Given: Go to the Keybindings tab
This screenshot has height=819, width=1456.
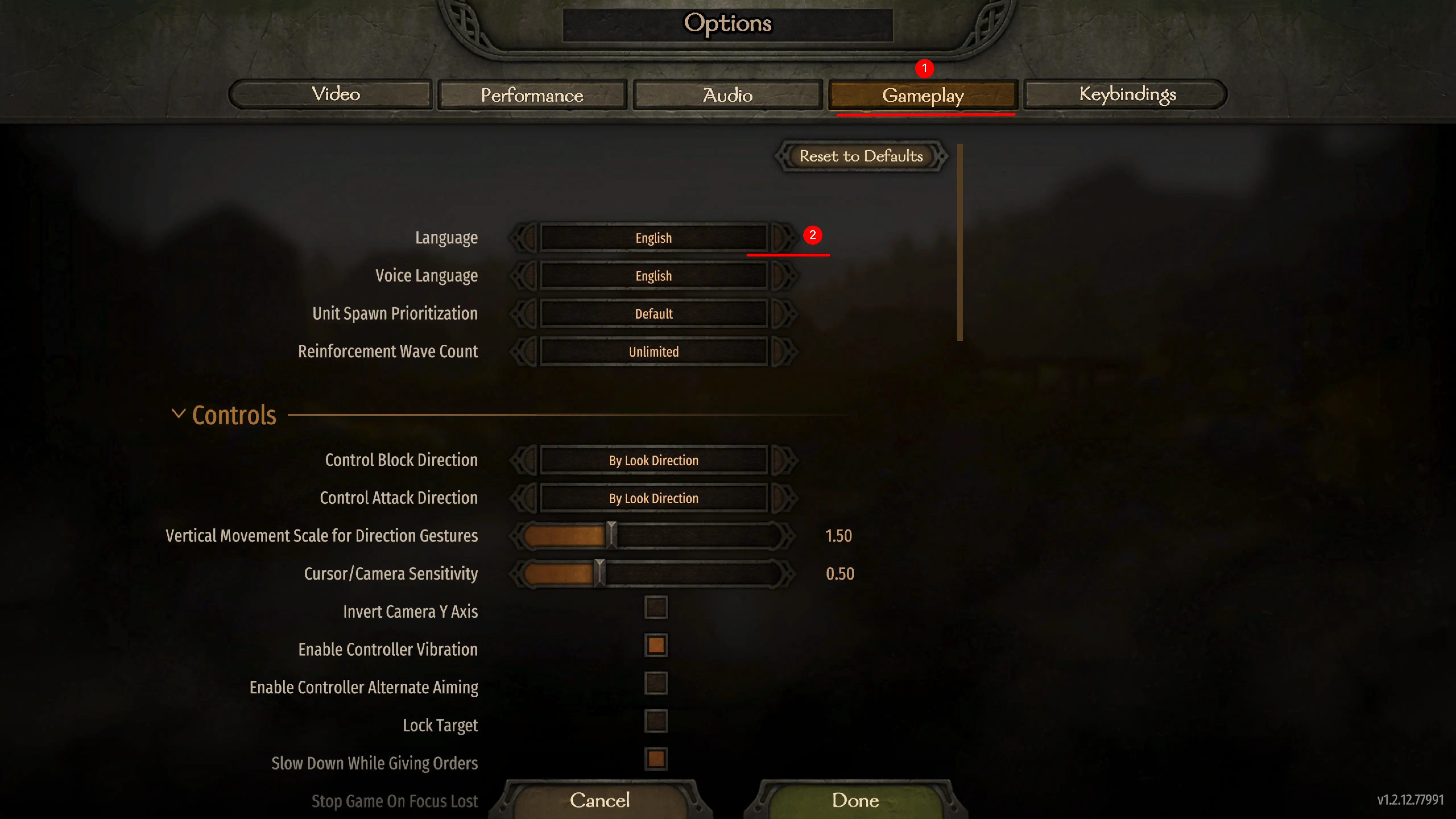Looking at the screenshot, I should pyautogui.click(x=1127, y=94).
